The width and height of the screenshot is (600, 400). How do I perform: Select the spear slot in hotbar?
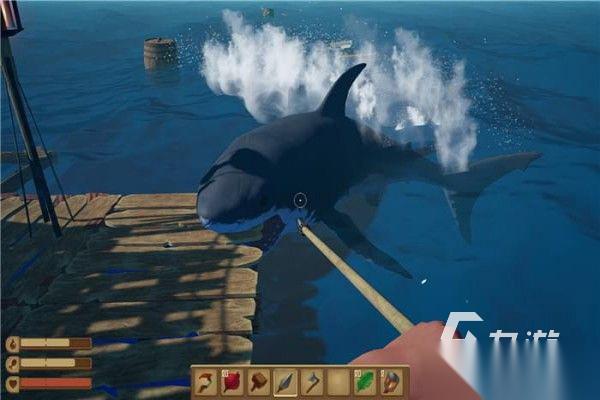tap(286, 382)
